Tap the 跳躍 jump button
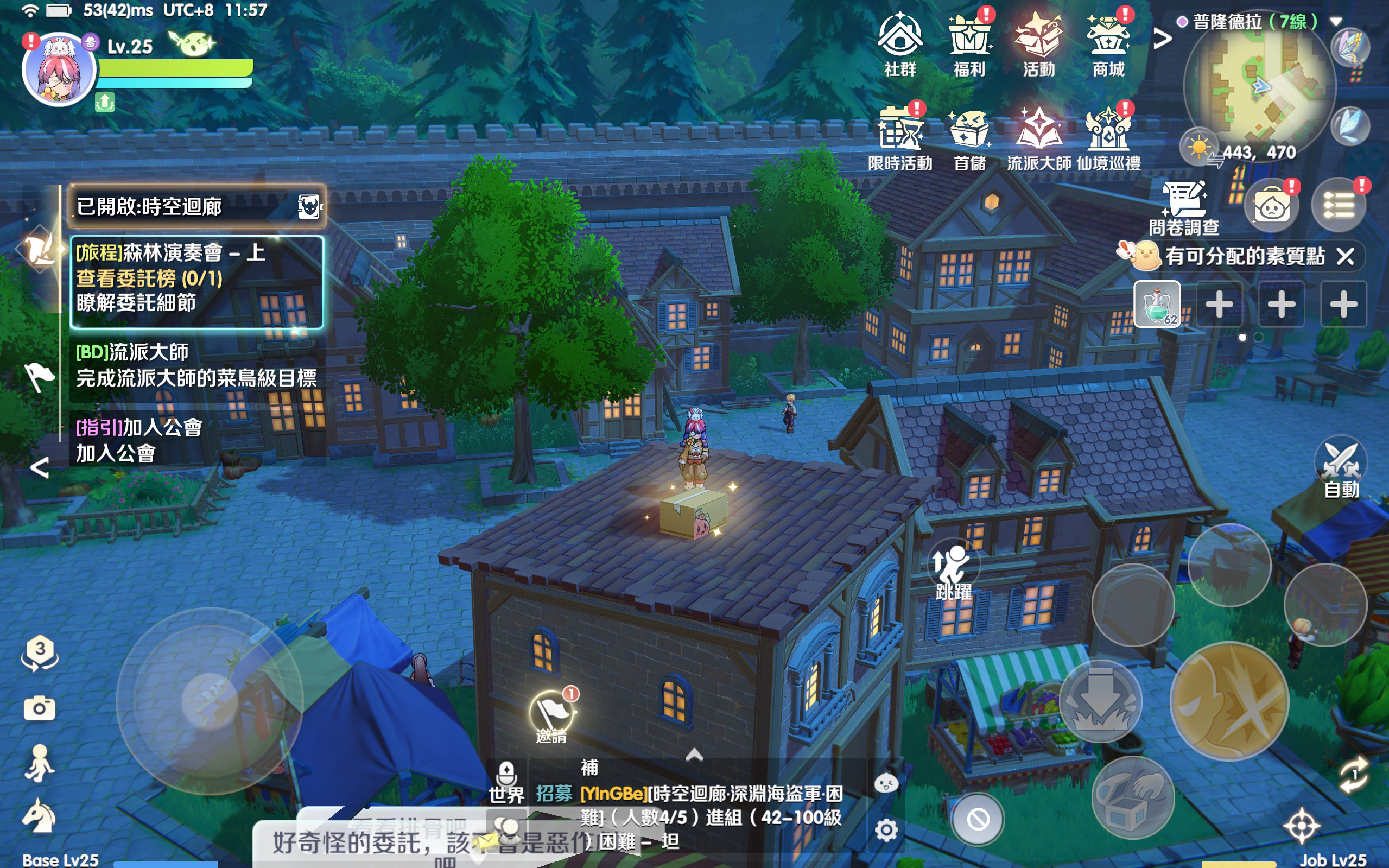1389x868 pixels. [x=953, y=570]
